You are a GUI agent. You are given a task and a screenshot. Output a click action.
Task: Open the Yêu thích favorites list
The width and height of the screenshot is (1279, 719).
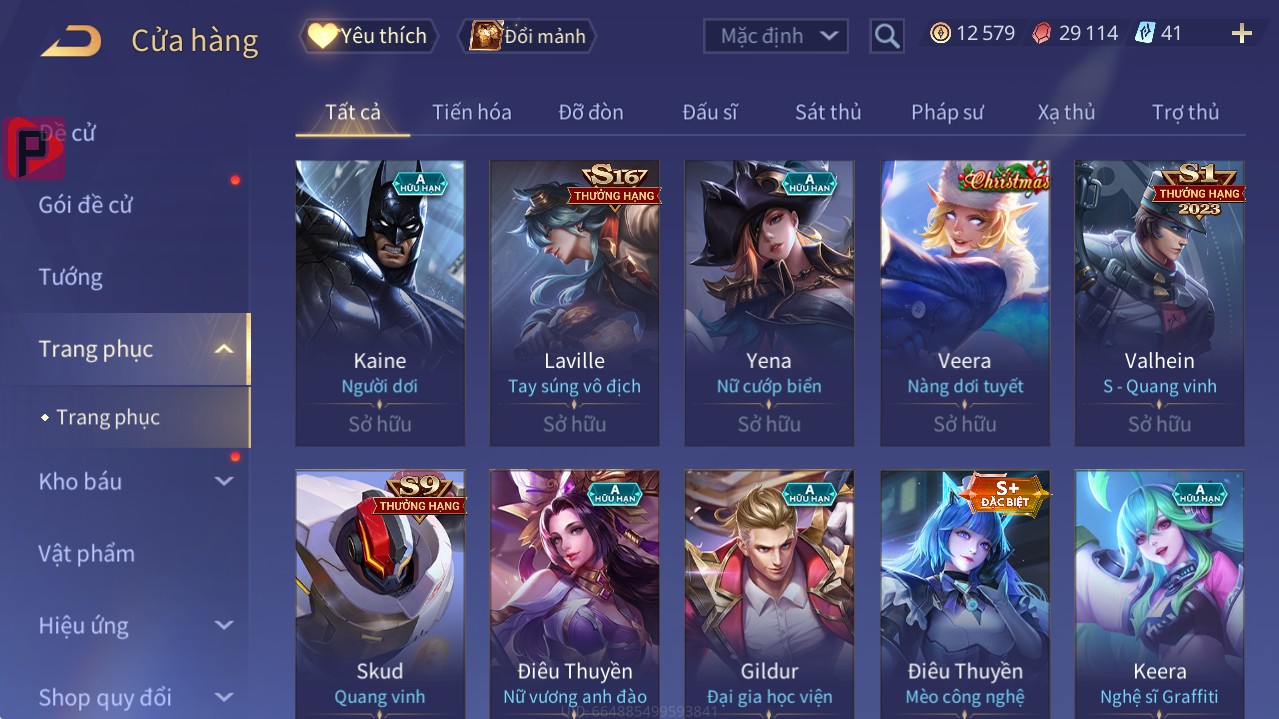[x=369, y=36]
